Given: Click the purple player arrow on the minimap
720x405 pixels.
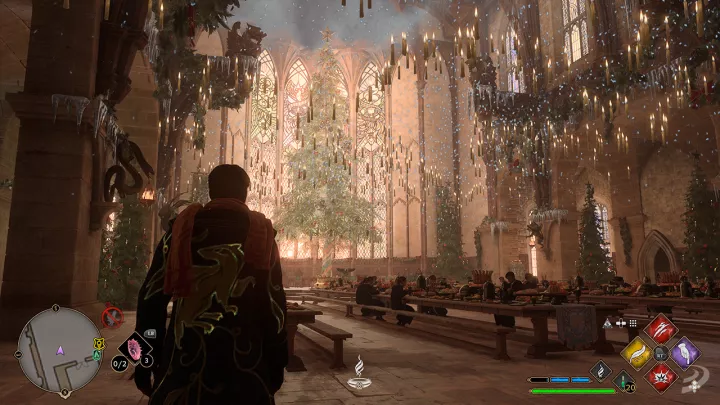Looking at the screenshot, I should coord(59,350).
